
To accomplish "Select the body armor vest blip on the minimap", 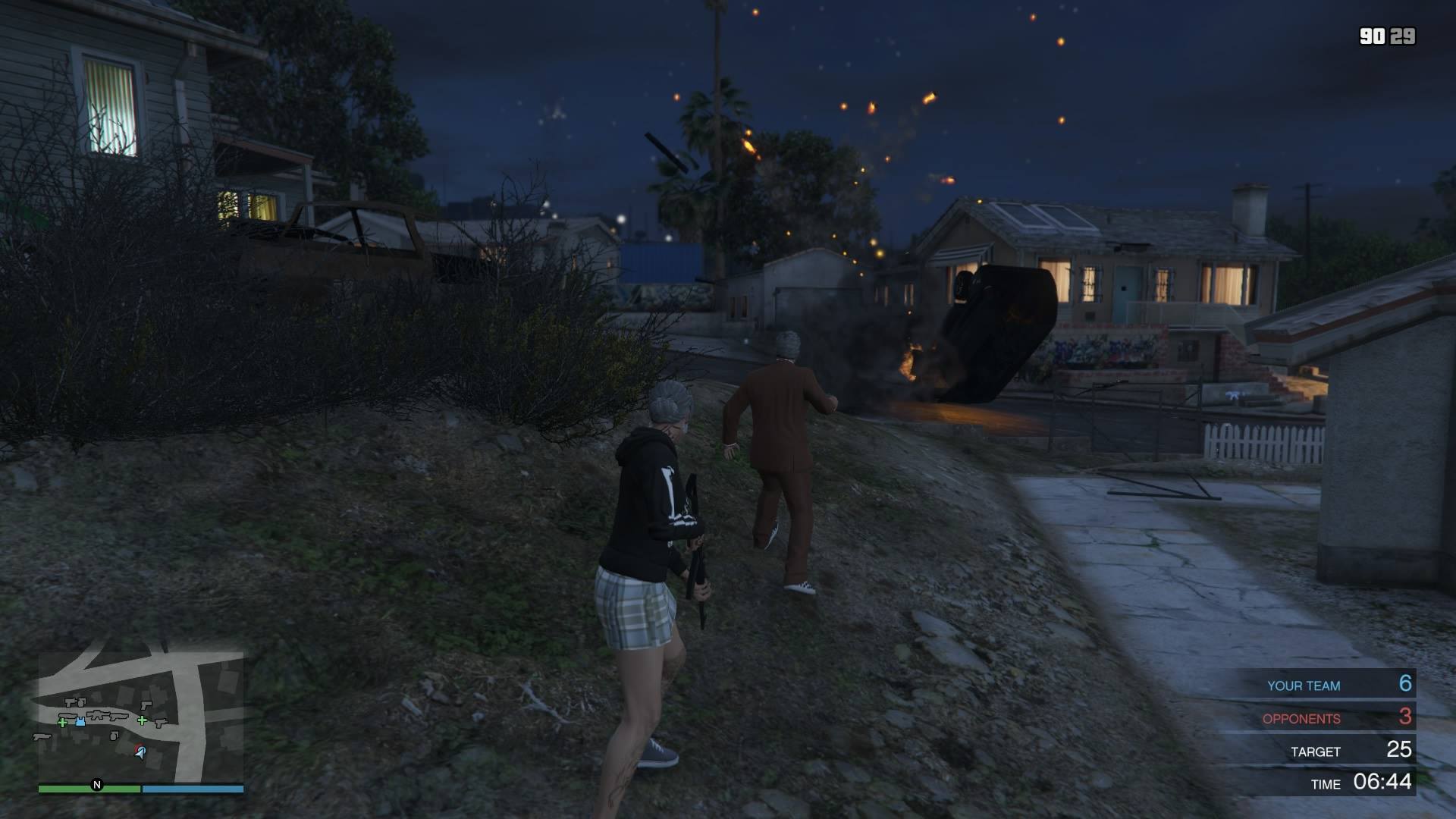I will coord(80,721).
